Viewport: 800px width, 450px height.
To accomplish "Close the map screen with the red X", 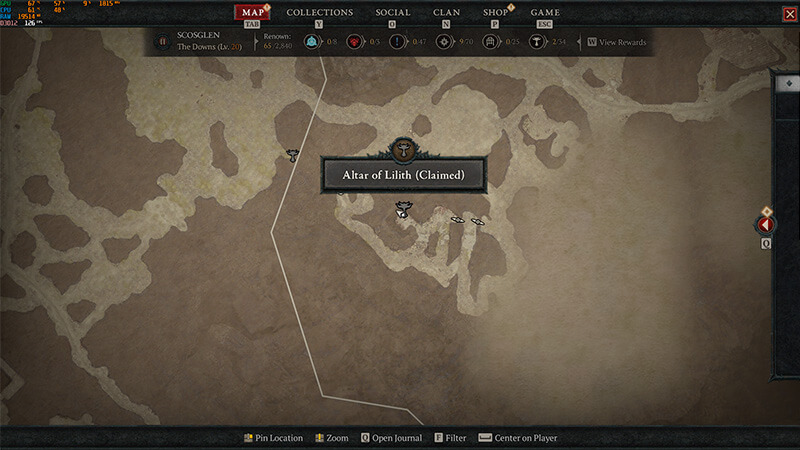I will (x=789, y=13).
